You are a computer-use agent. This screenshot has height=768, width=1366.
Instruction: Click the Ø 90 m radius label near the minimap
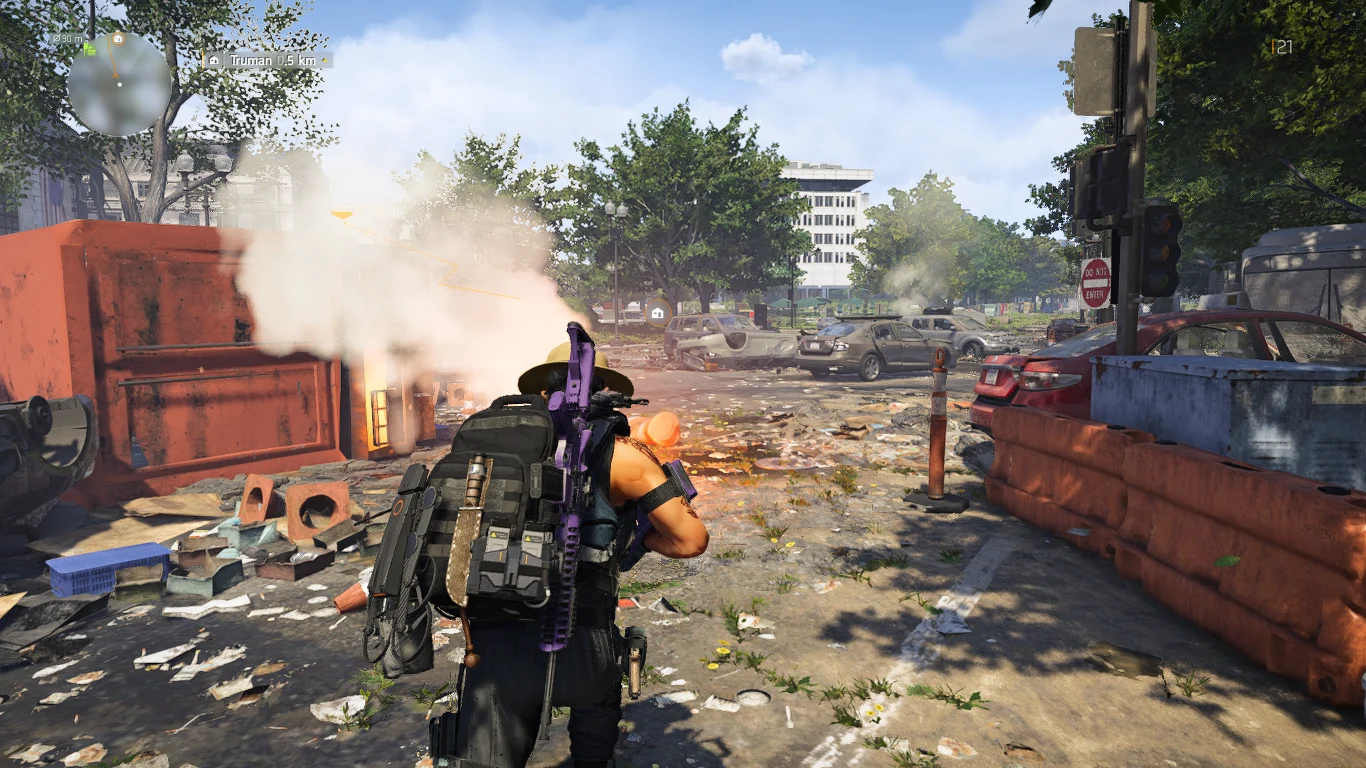click(x=67, y=39)
